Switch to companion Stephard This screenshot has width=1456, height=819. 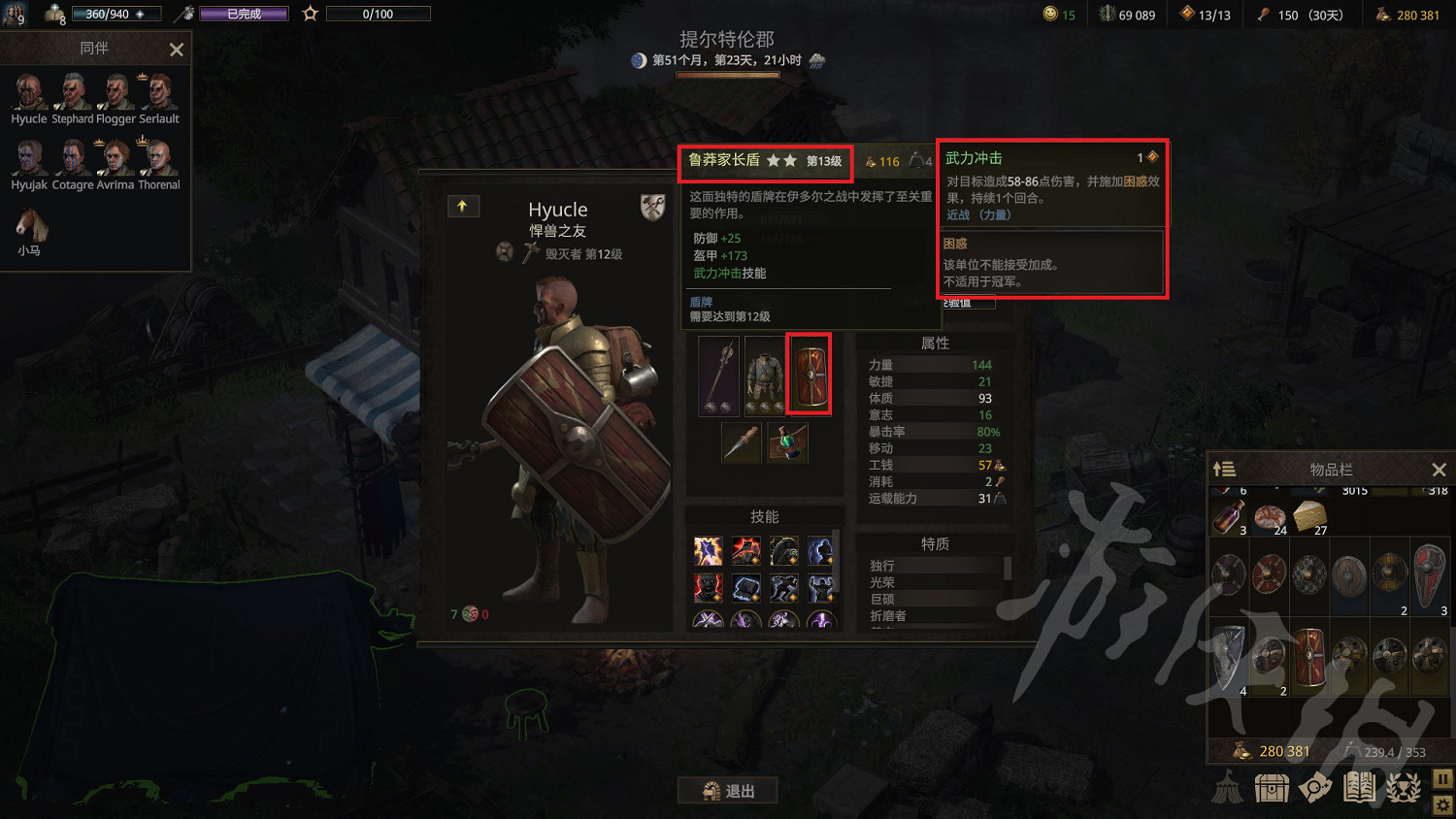click(x=73, y=92)
